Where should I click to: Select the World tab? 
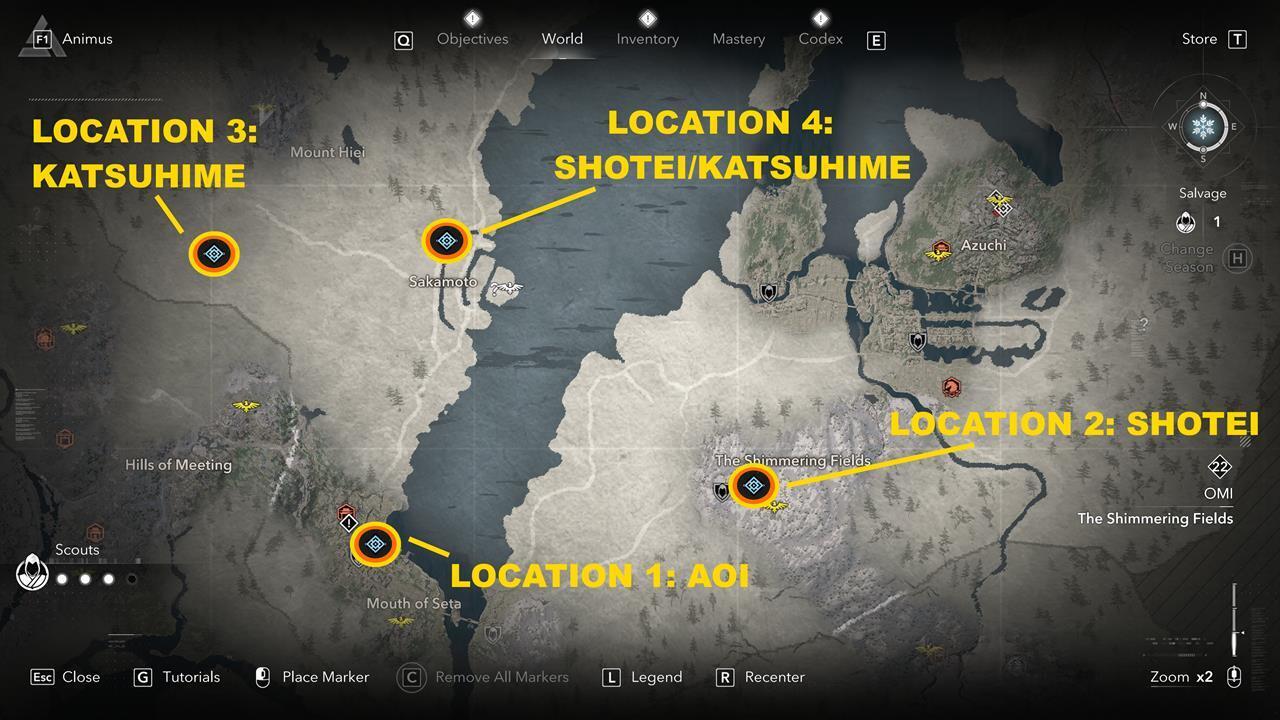[562, 39]
